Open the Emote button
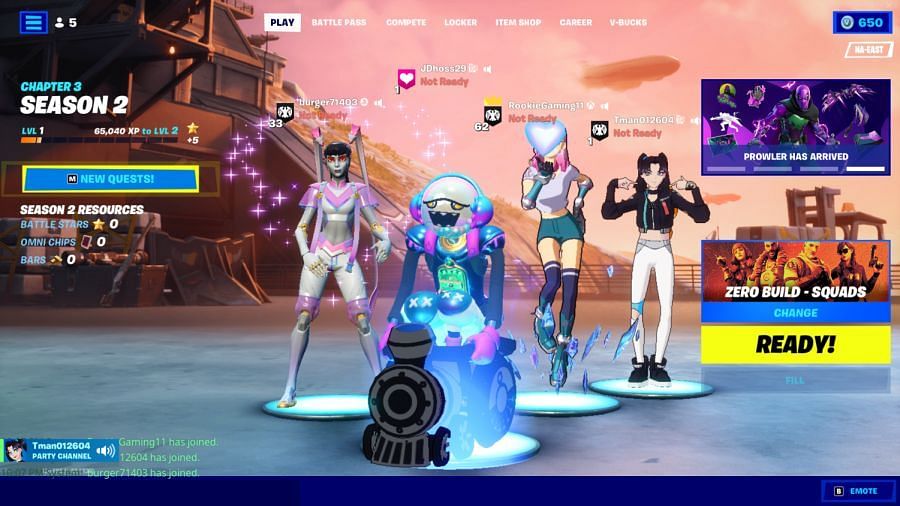 click(856, 491)
